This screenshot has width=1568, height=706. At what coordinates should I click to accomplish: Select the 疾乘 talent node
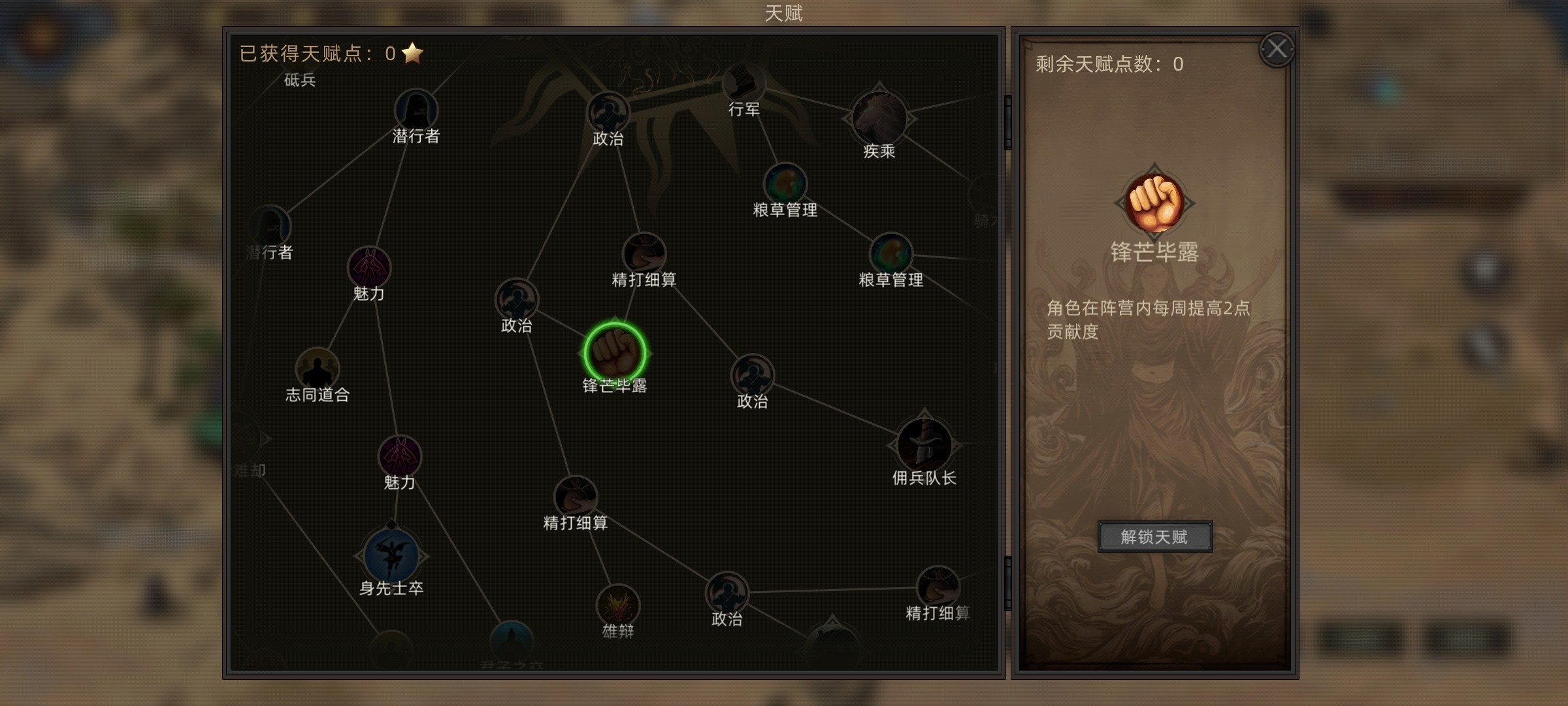click(x=879, y=118)
